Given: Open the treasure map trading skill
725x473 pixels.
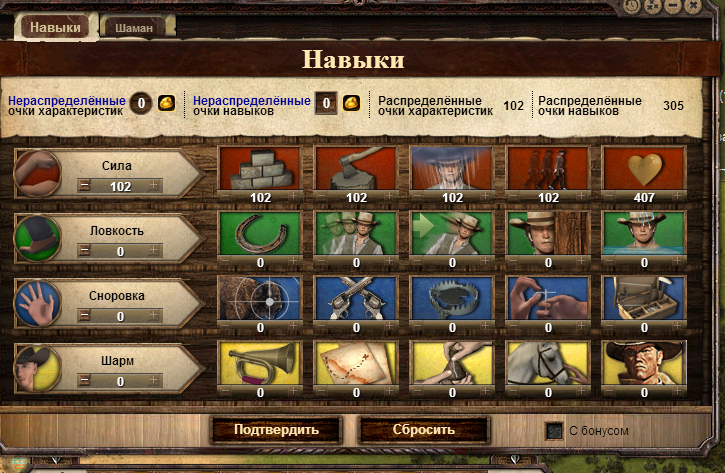Looking at the screenshot, I should 357,363.
